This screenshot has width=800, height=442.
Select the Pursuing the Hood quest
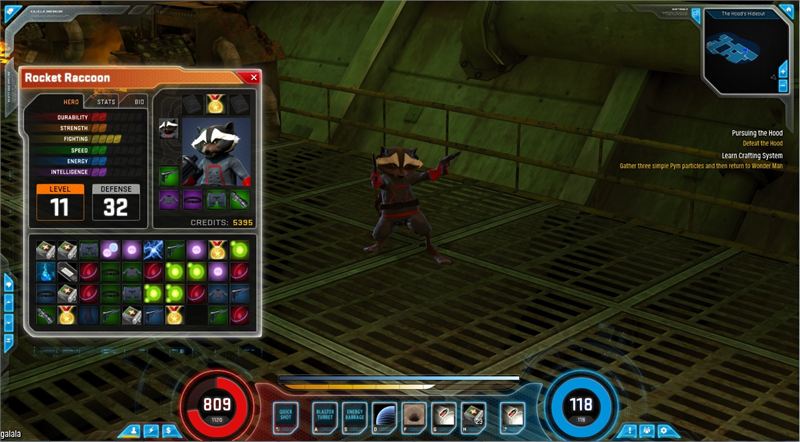[756, 132]
